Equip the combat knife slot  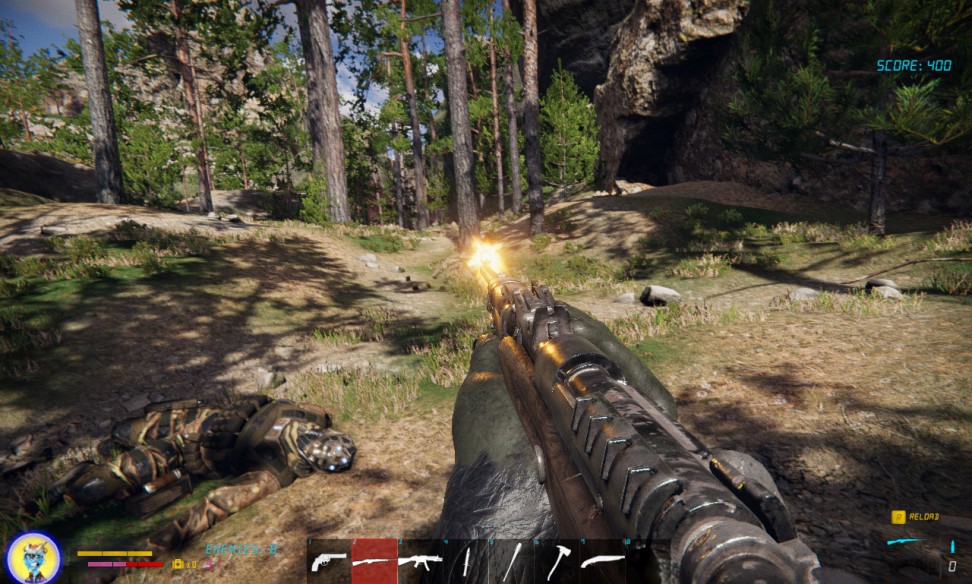coord(467,561)
